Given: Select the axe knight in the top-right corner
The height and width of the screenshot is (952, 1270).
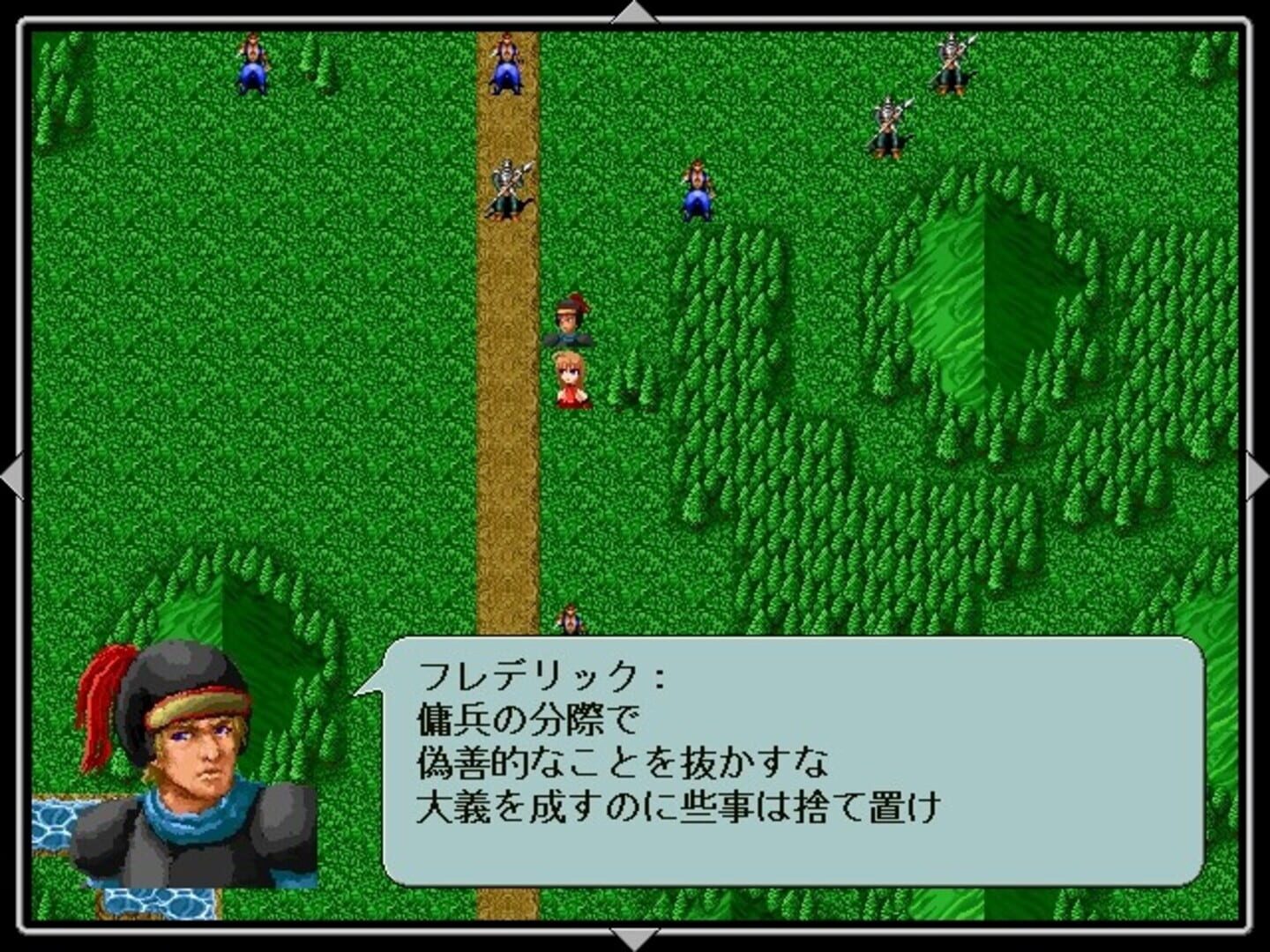Looking at the screenshot, I should [951, 66].
